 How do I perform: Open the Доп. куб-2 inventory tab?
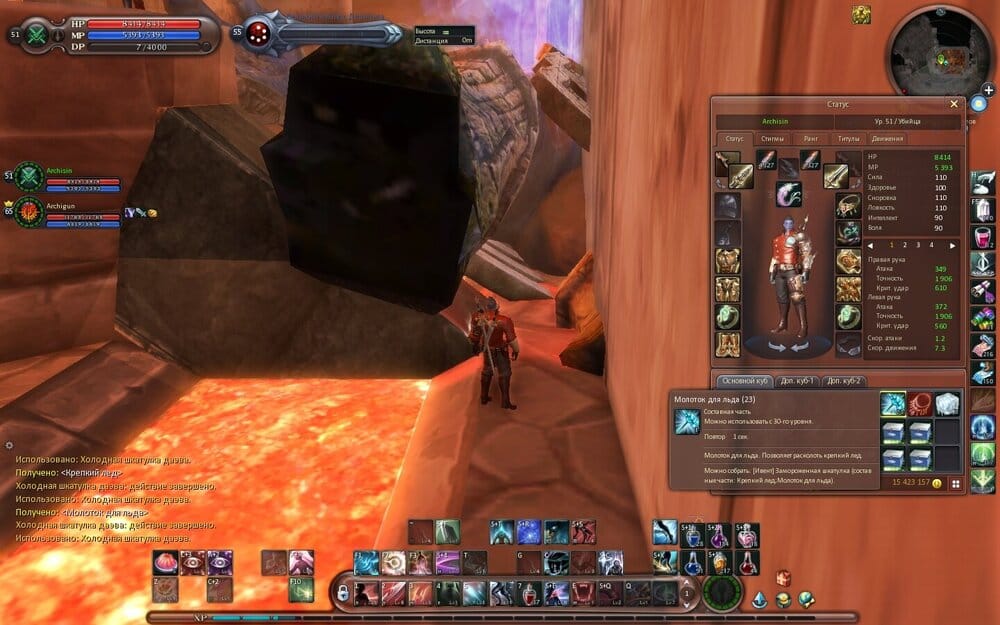pos(845,381)
